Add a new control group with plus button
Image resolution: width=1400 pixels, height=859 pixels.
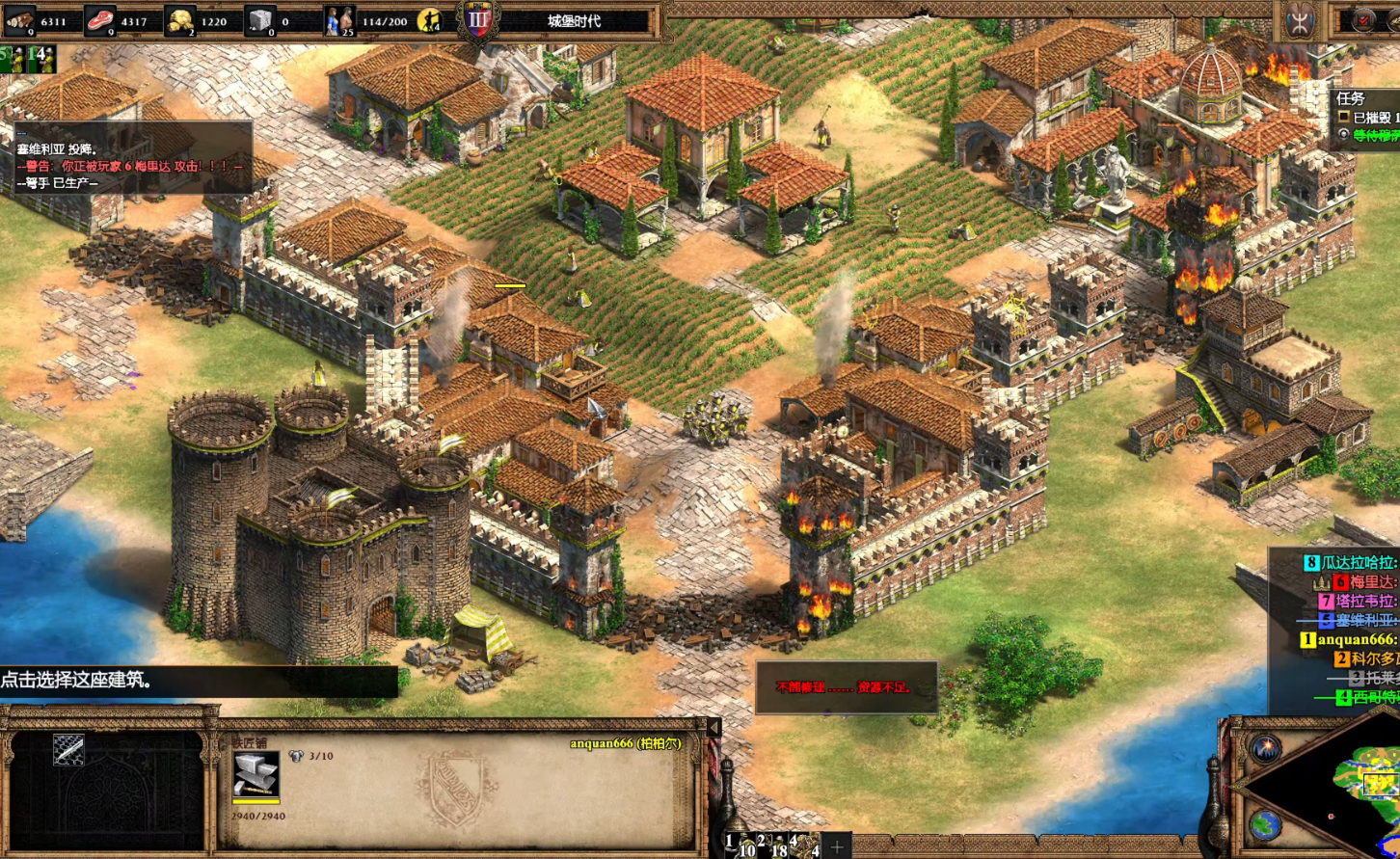click(837, 847)
